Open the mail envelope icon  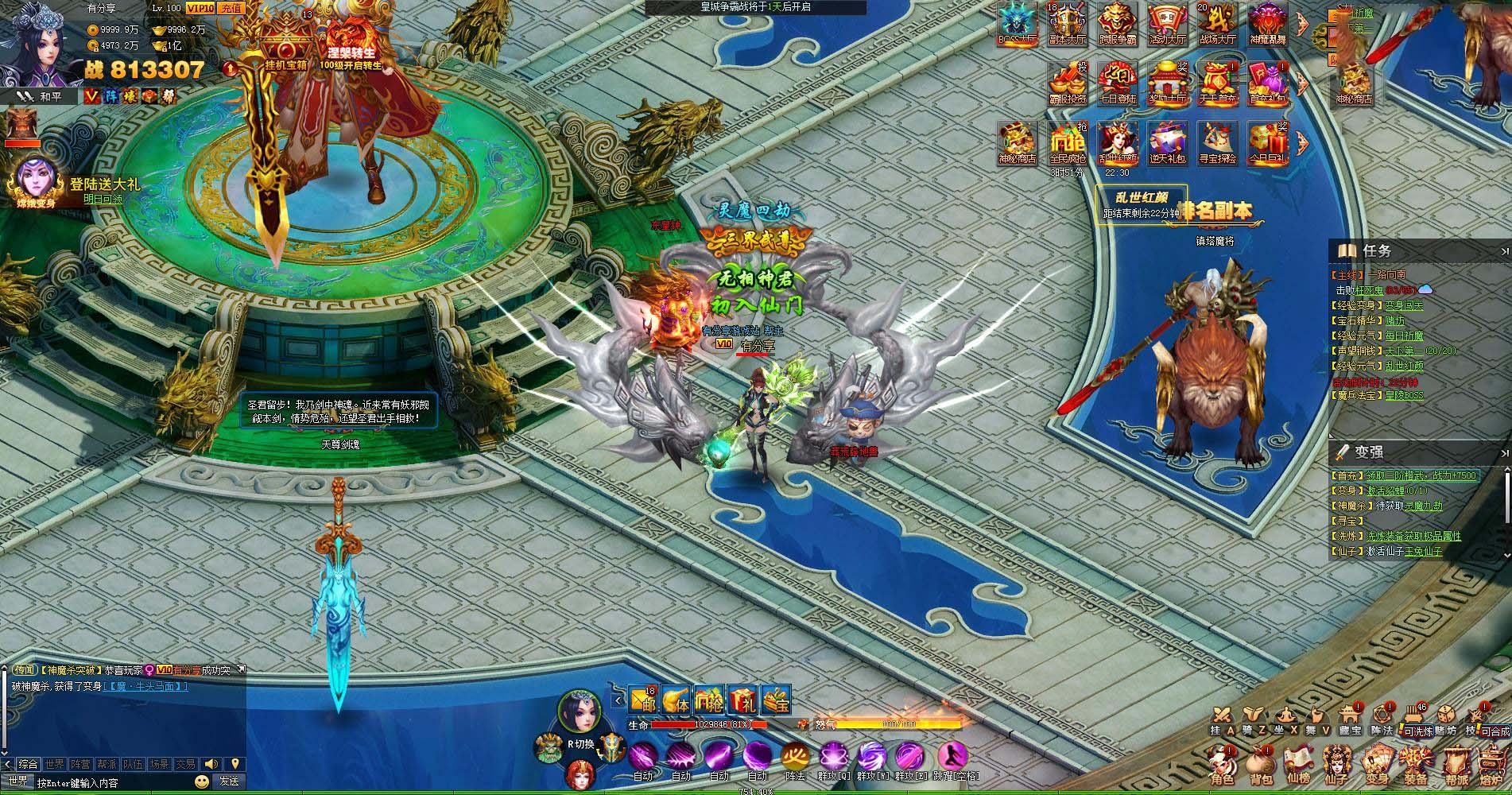[x=642, y=700]
